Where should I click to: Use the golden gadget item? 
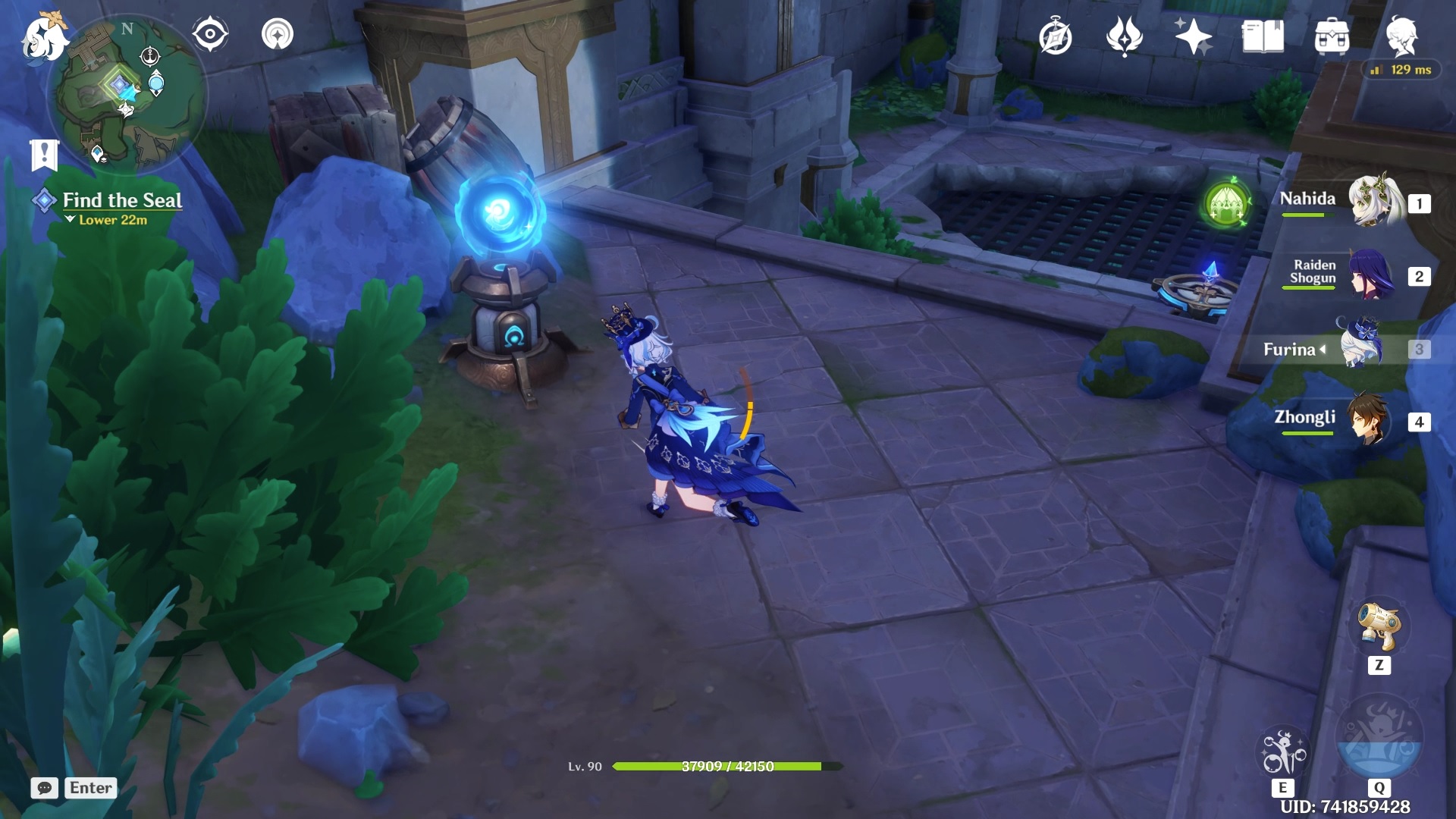(1379, 628)
